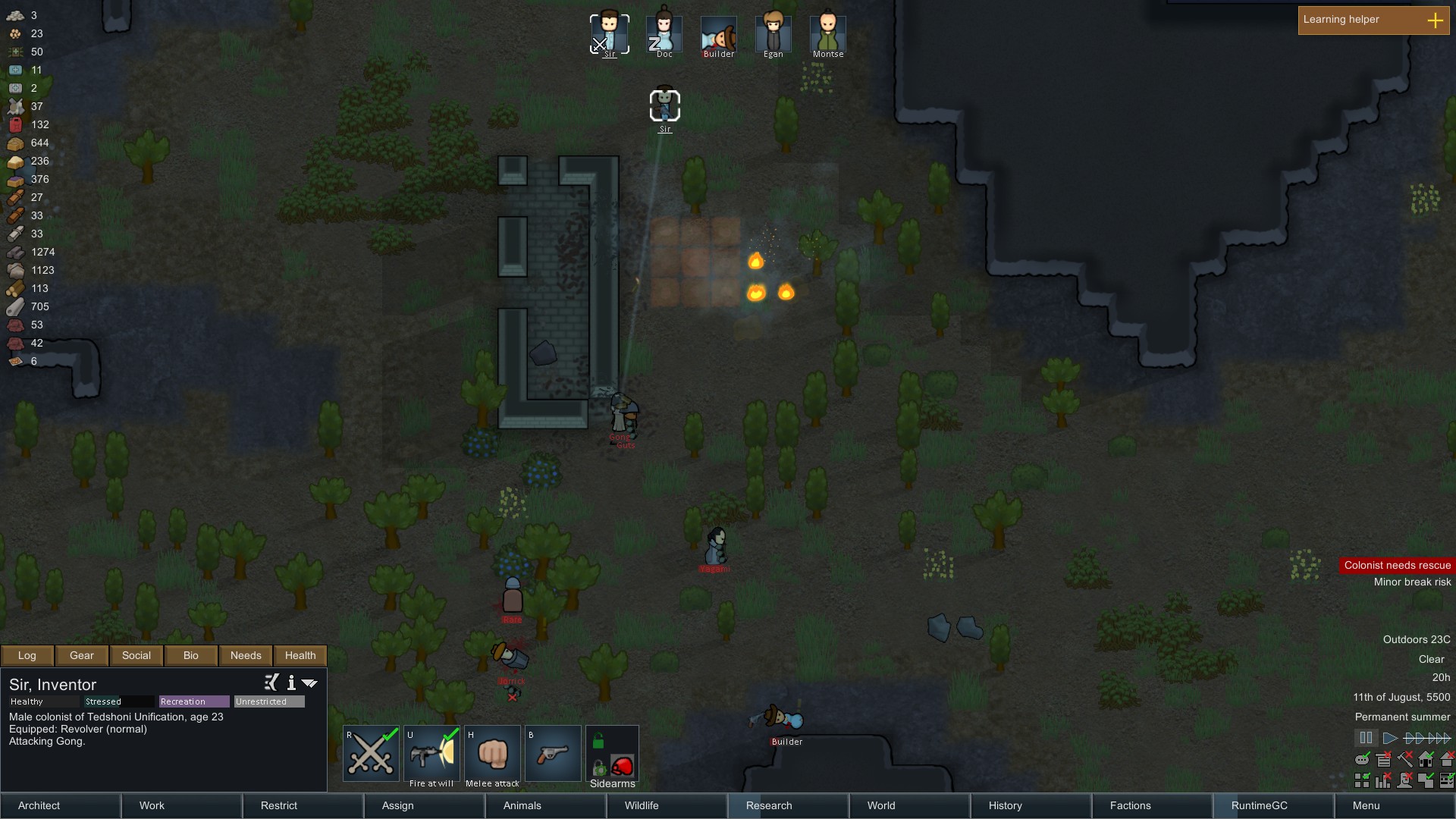Switch to the Health tab
The width and height of the screenshot is (1456, 819).
coord(300,655)
